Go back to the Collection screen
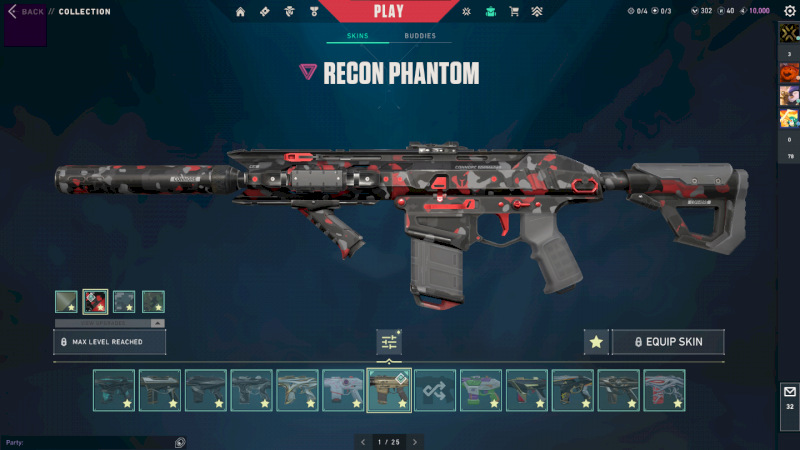800x450 pixels. pyautogui.click(x=27, y=11)
